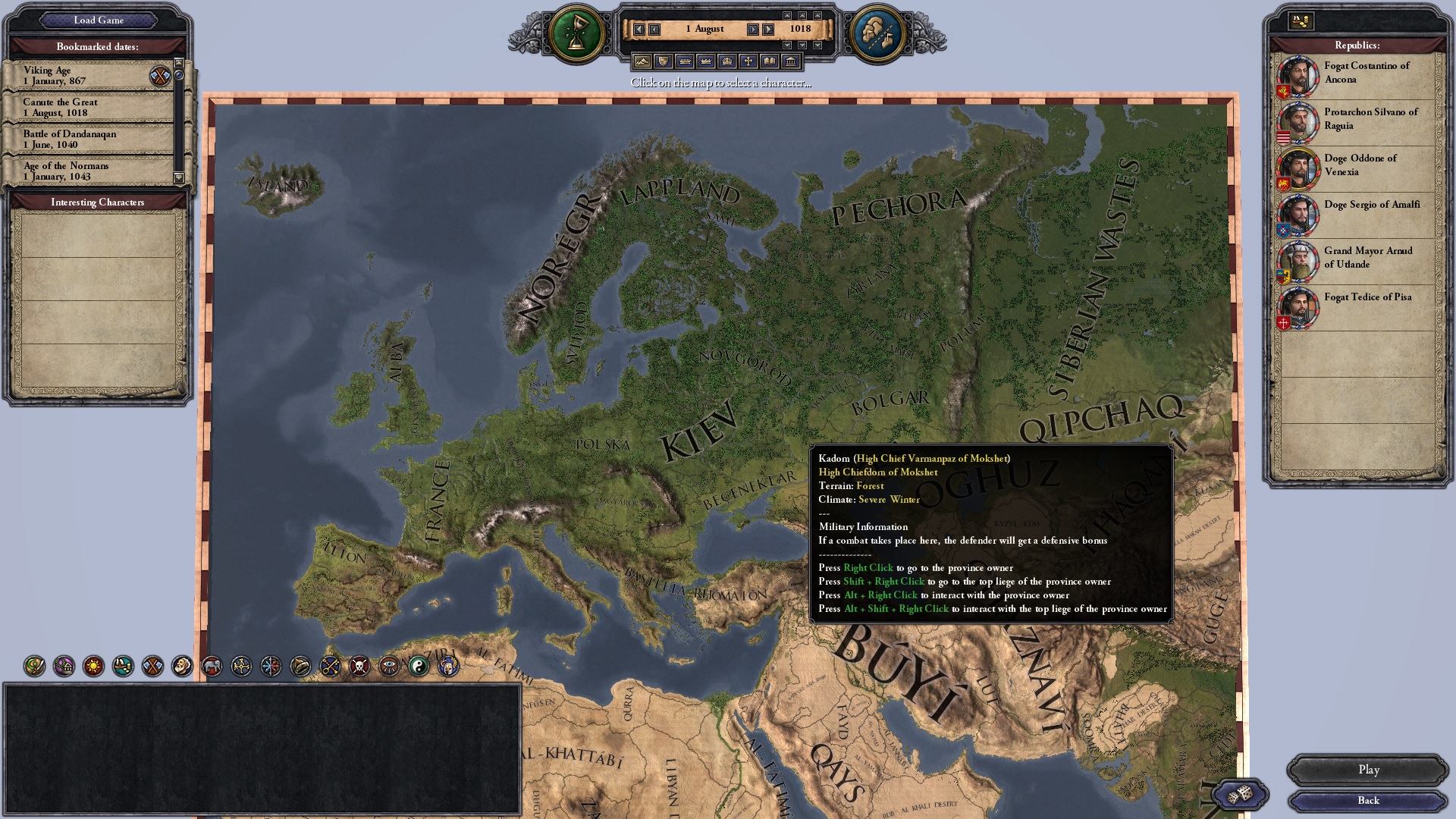Image resolution: width=1456 pixels, height=819 pixels.
Task: Select the government temple mapmode icon
Action: tap(792, 61)
